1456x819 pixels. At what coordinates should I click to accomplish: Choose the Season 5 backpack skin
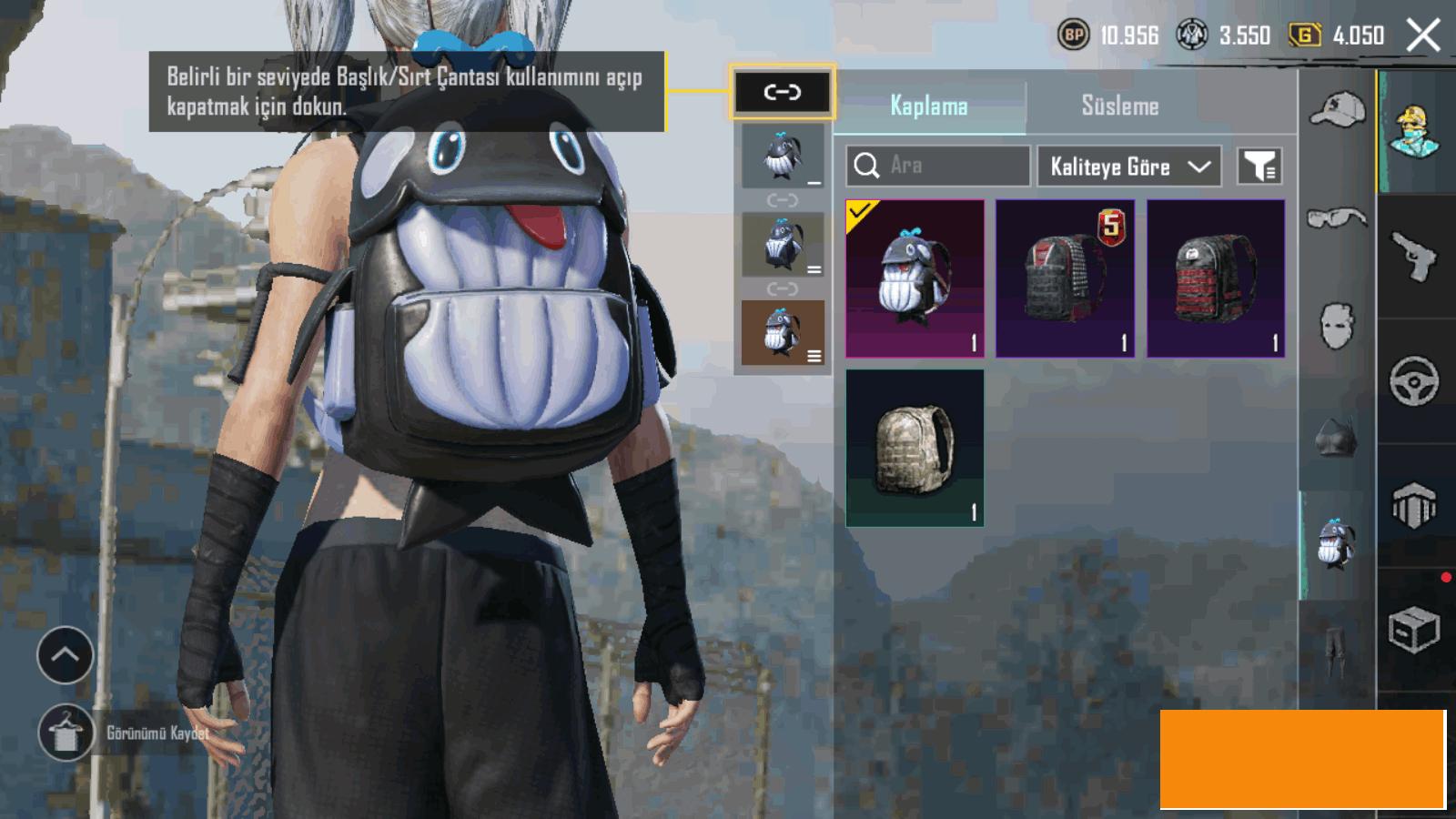coord(1065,278)
